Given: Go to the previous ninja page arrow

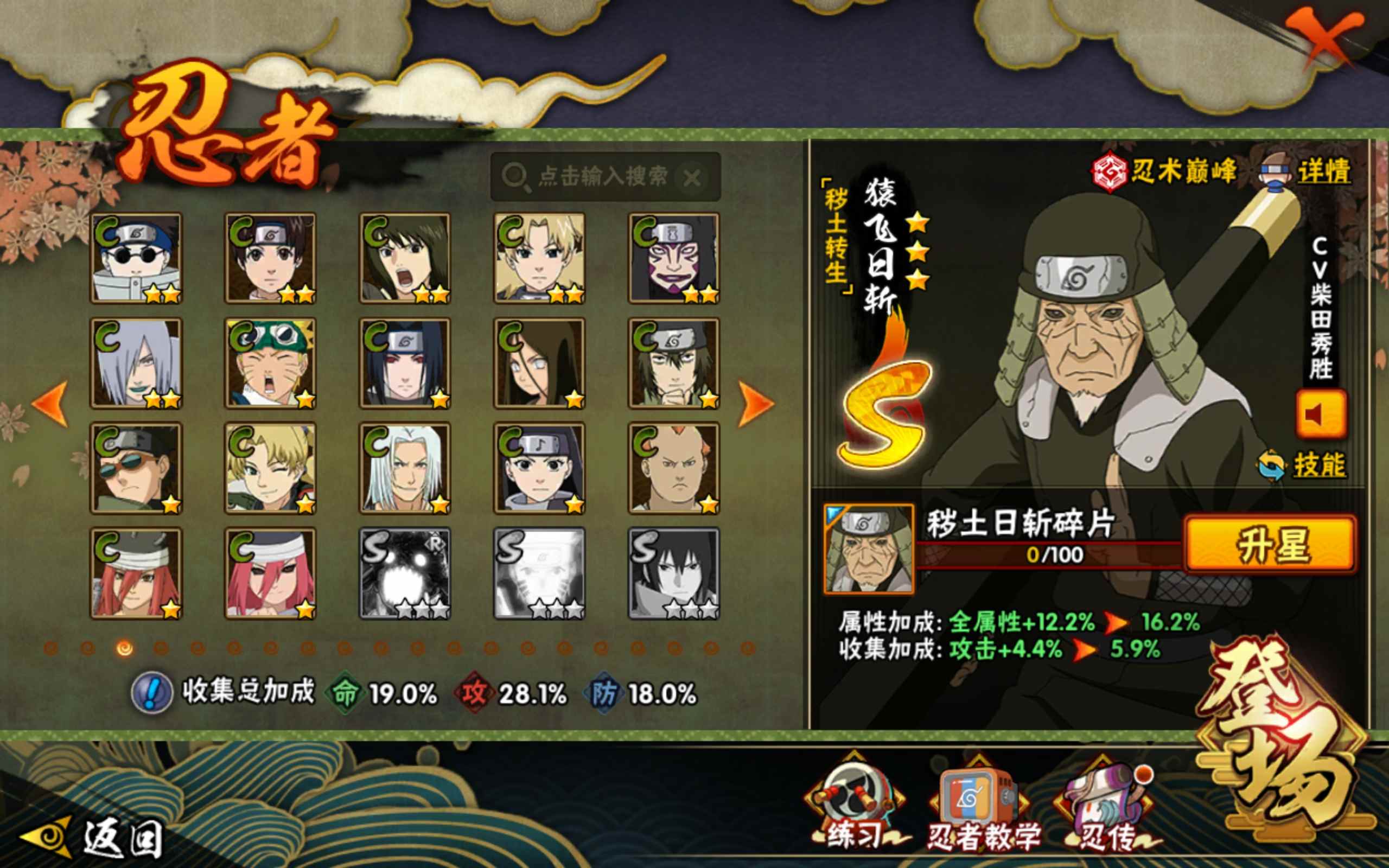Looking at the screenshot, I should click(x=50, y=404).
